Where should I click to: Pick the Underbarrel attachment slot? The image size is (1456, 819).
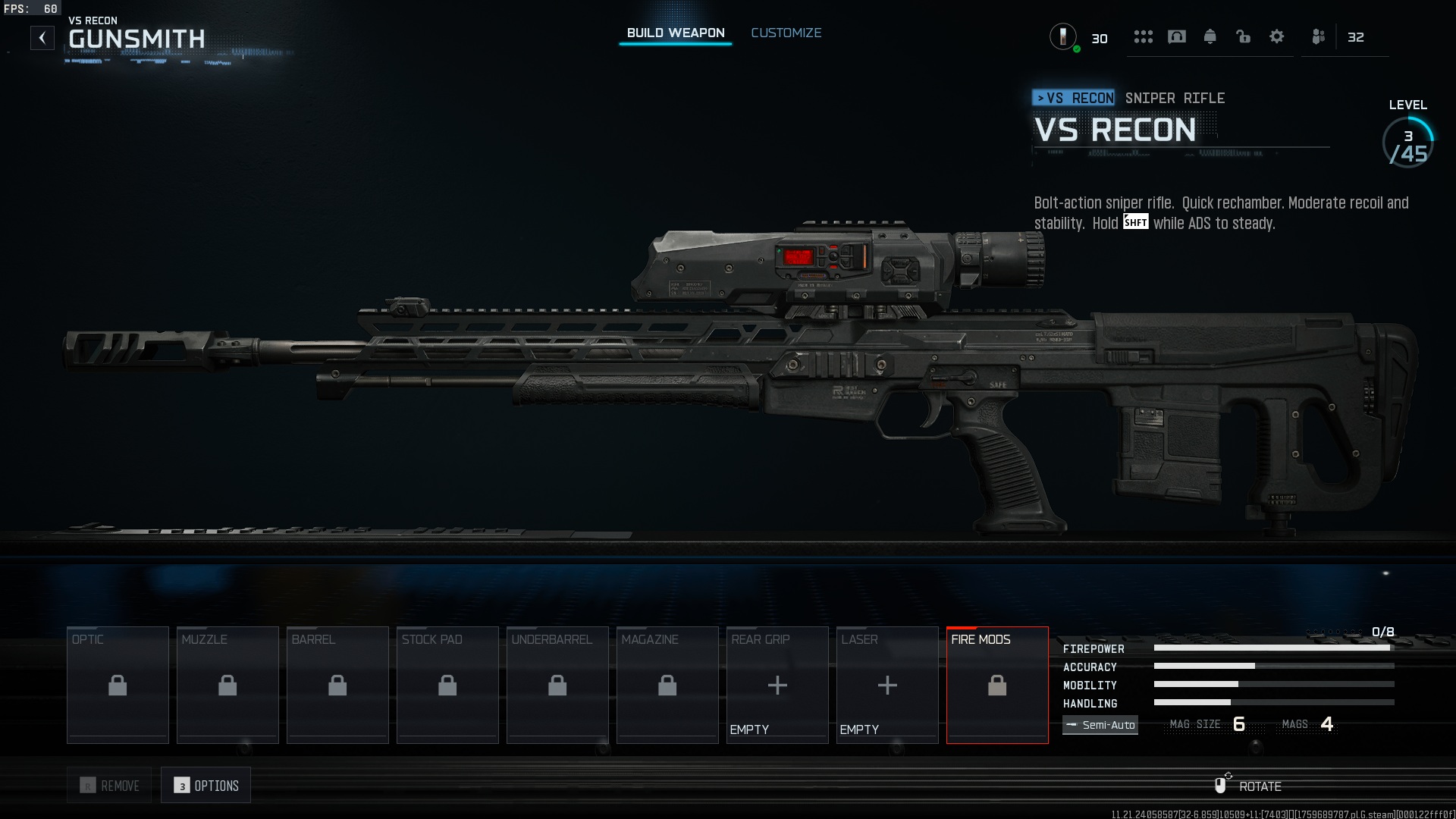pos(557,685)
